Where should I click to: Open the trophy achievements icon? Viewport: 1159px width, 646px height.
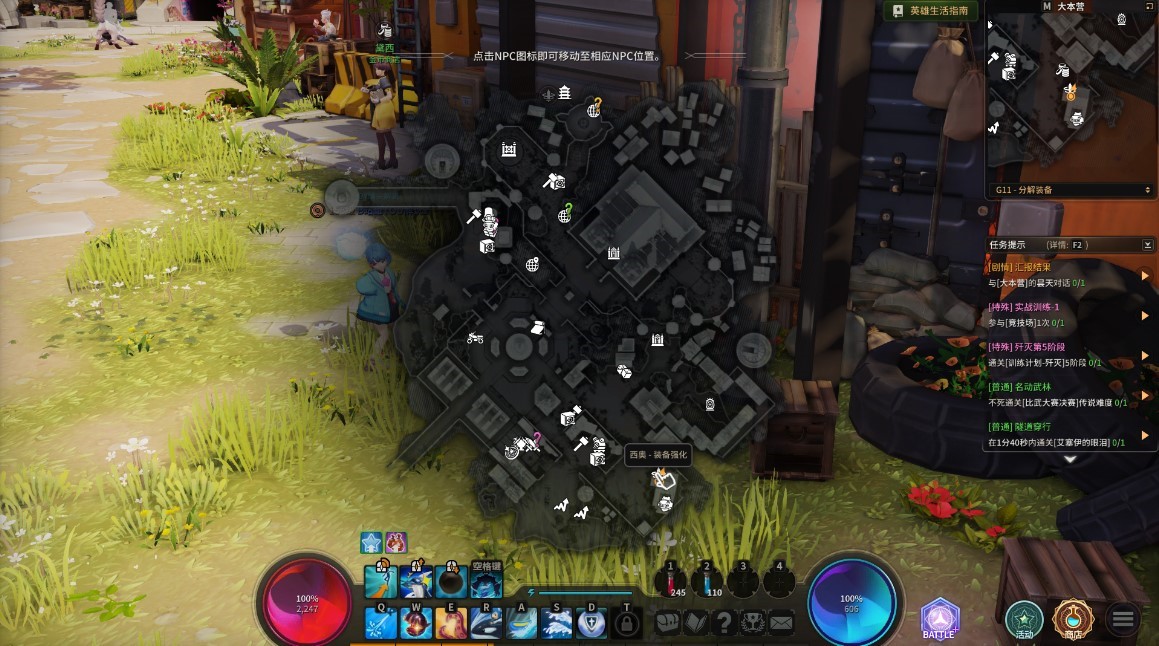[752, 622]
